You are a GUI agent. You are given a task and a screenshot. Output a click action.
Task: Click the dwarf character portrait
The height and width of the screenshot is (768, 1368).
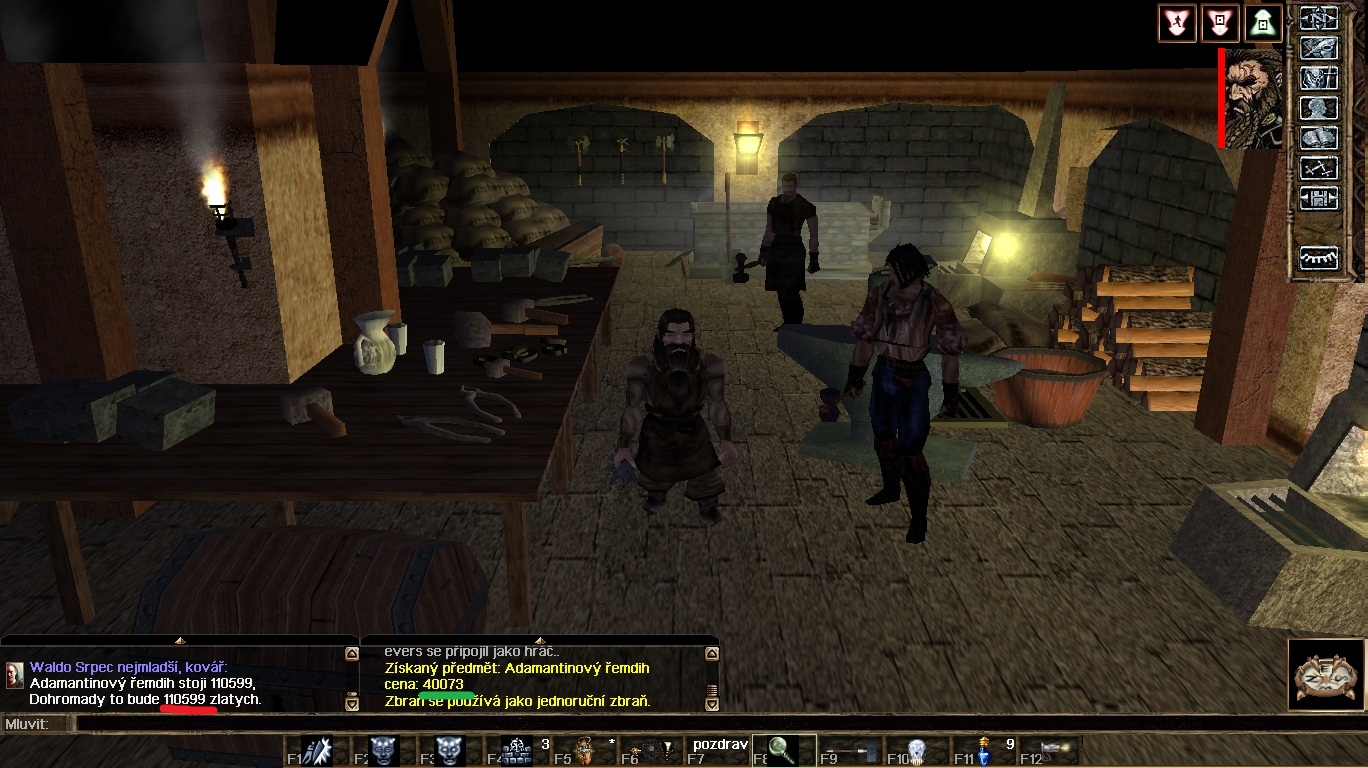coord(1254,98)
